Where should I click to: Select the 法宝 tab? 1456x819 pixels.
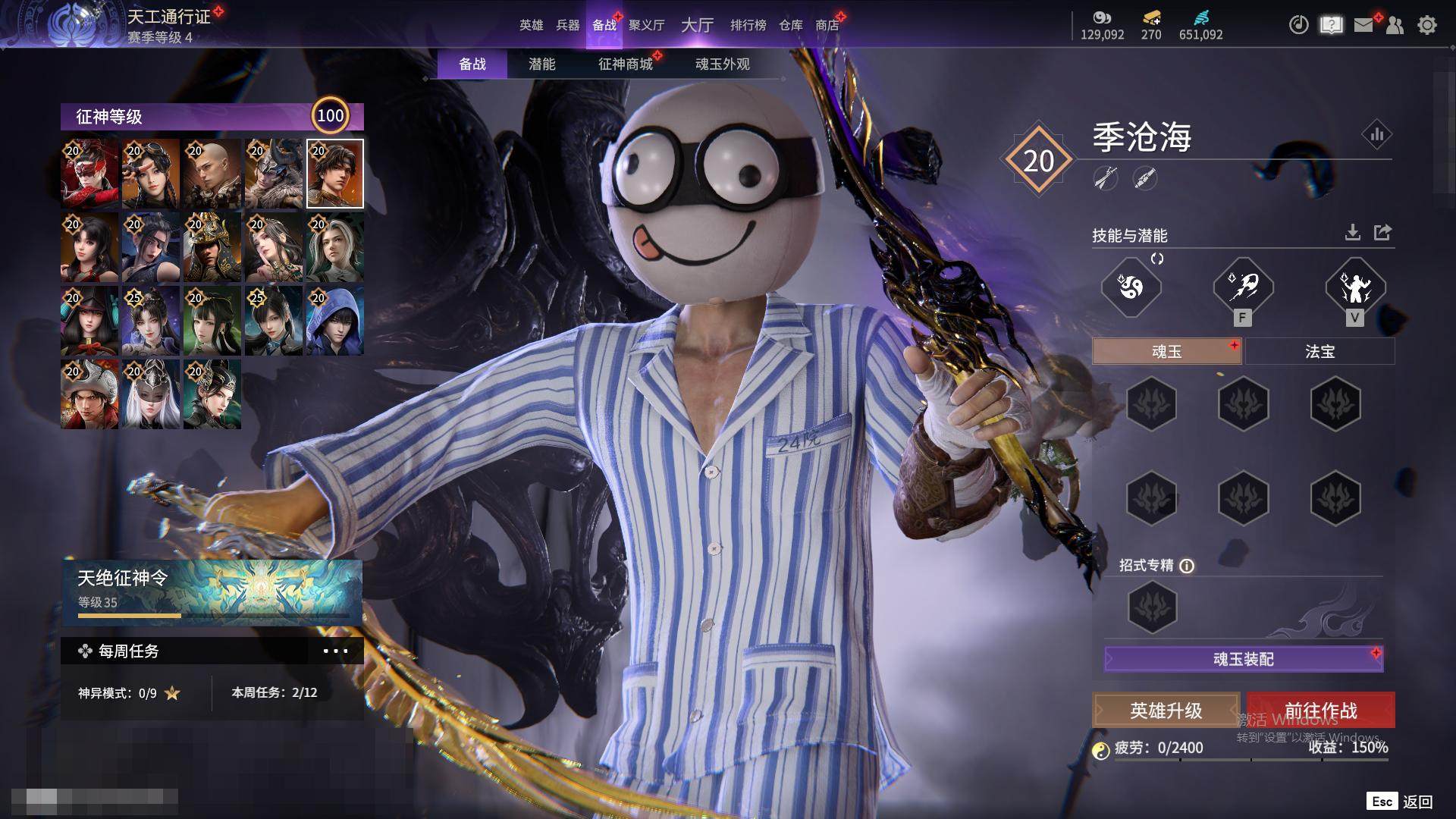[1319, 352]
